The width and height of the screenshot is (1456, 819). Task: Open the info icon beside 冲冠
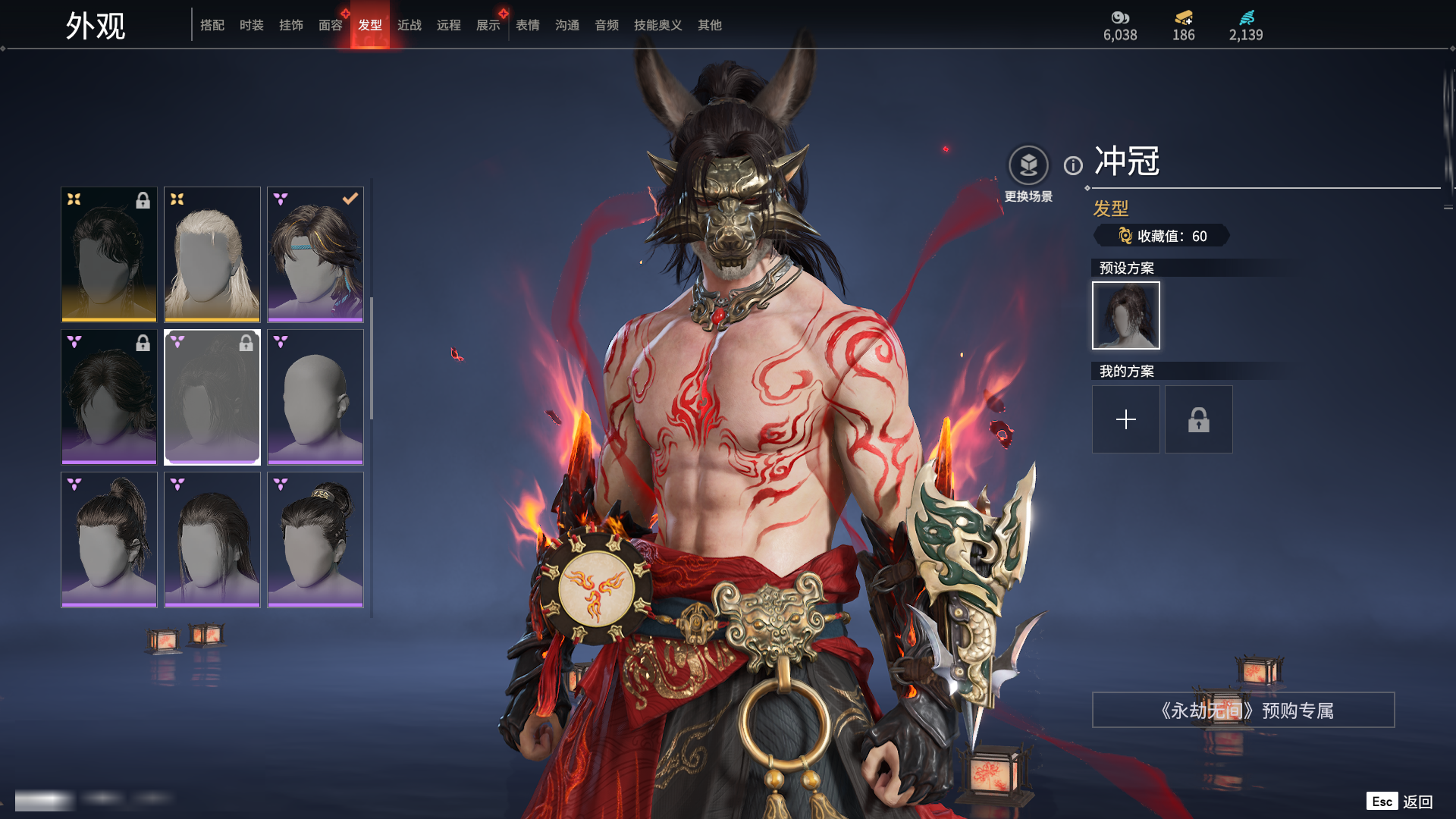[1073, 165]
